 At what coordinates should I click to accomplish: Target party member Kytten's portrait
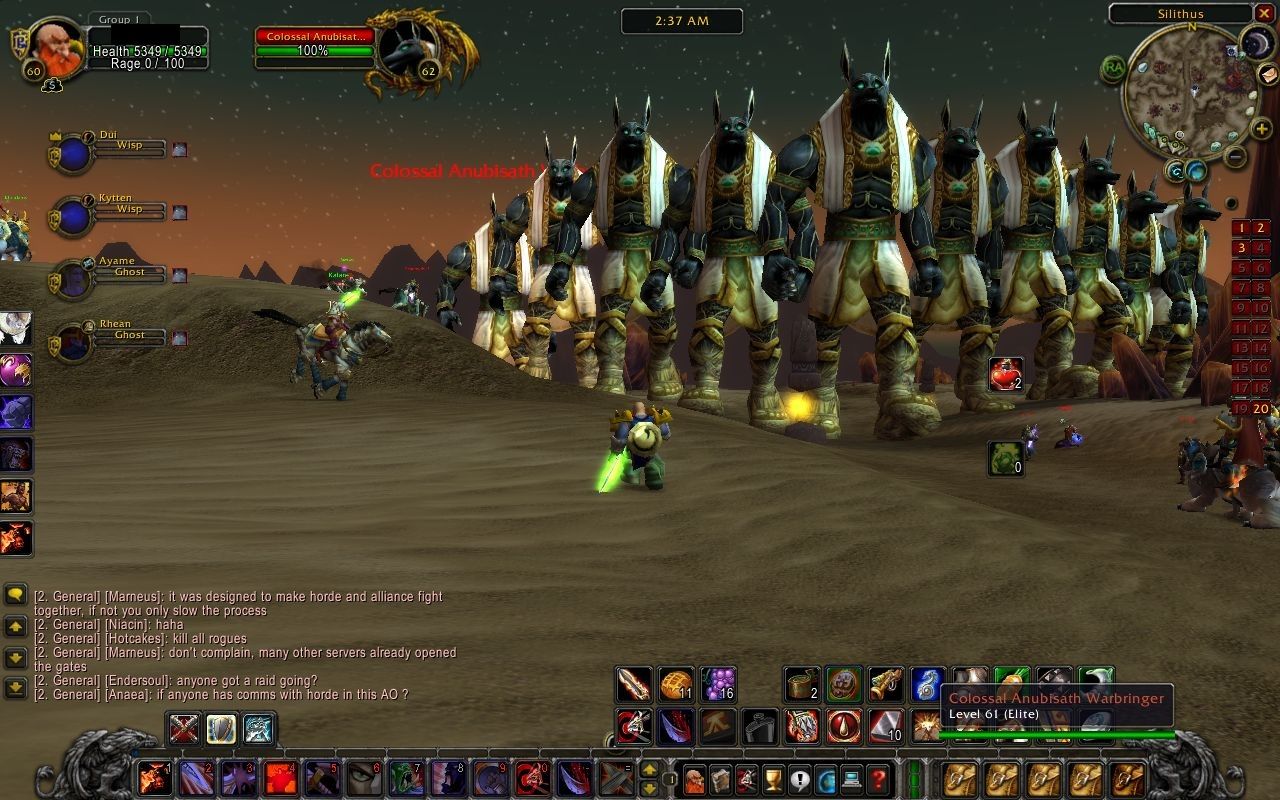pos(73,217)
